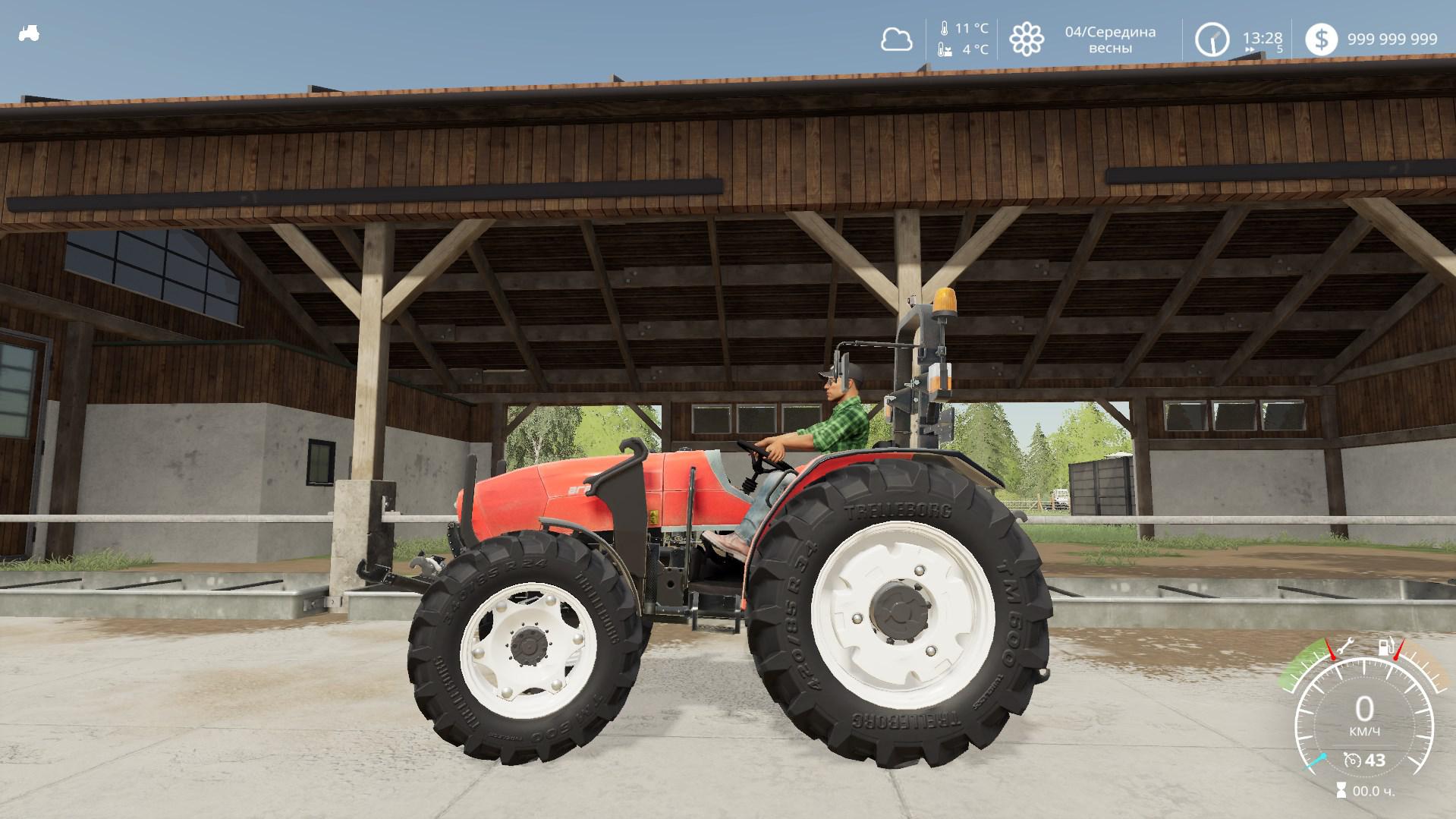This screenshot has height=819, width=1456.
Task: Click the fuel pump icon on gauge
Action: pyautogui.click(x=1385, y=647)
